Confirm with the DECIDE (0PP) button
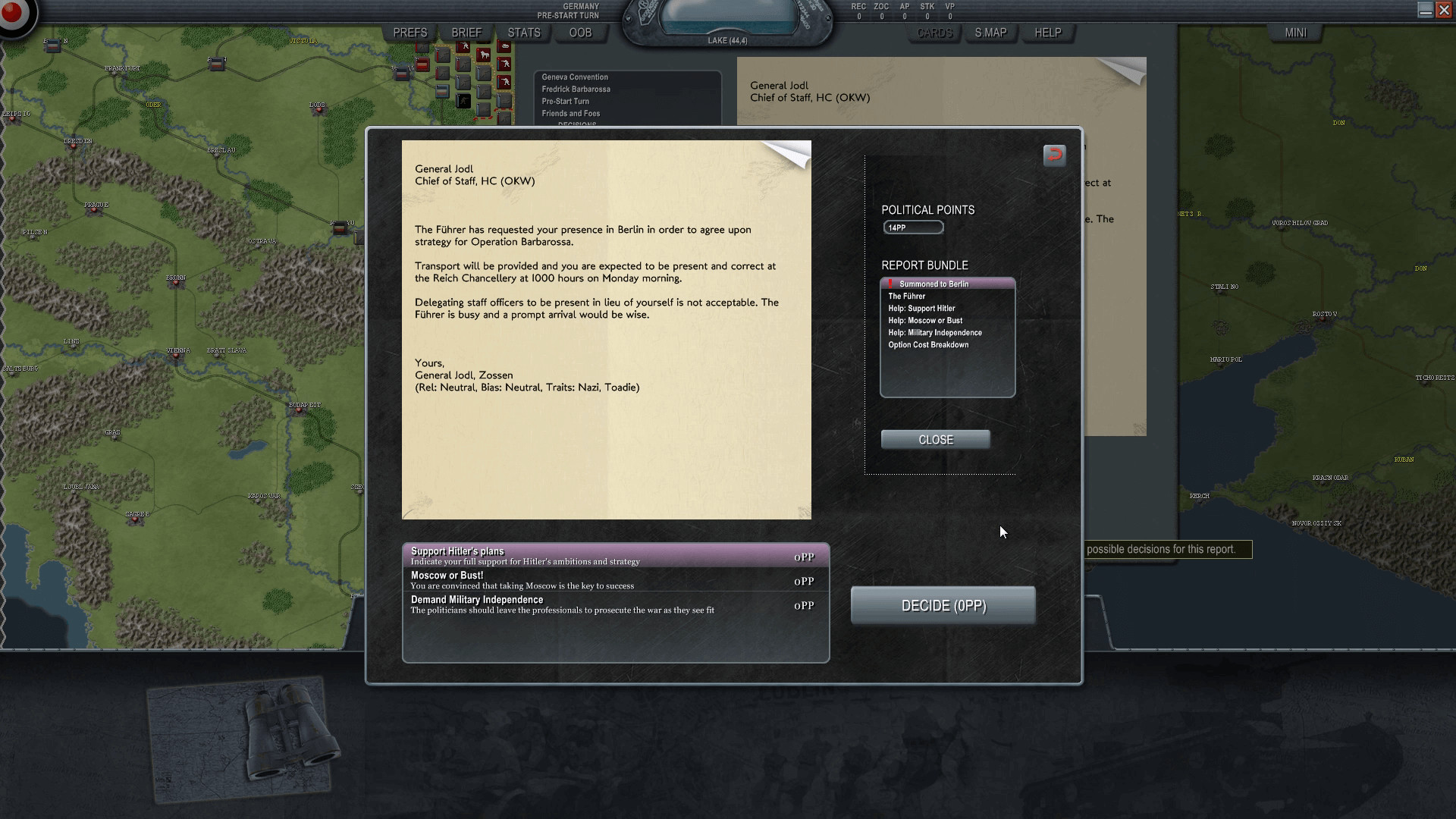The image size is (1456, 819). point(943,606)
